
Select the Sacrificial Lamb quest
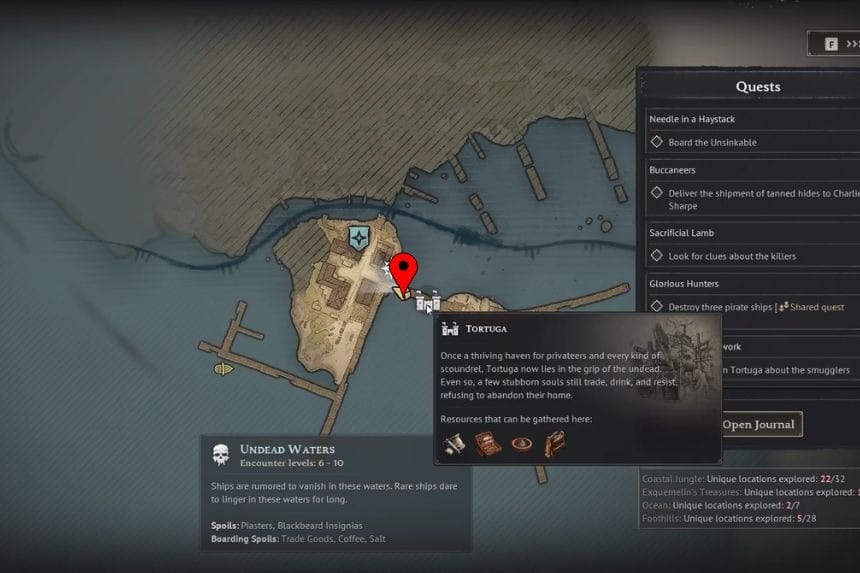(684, 232)
